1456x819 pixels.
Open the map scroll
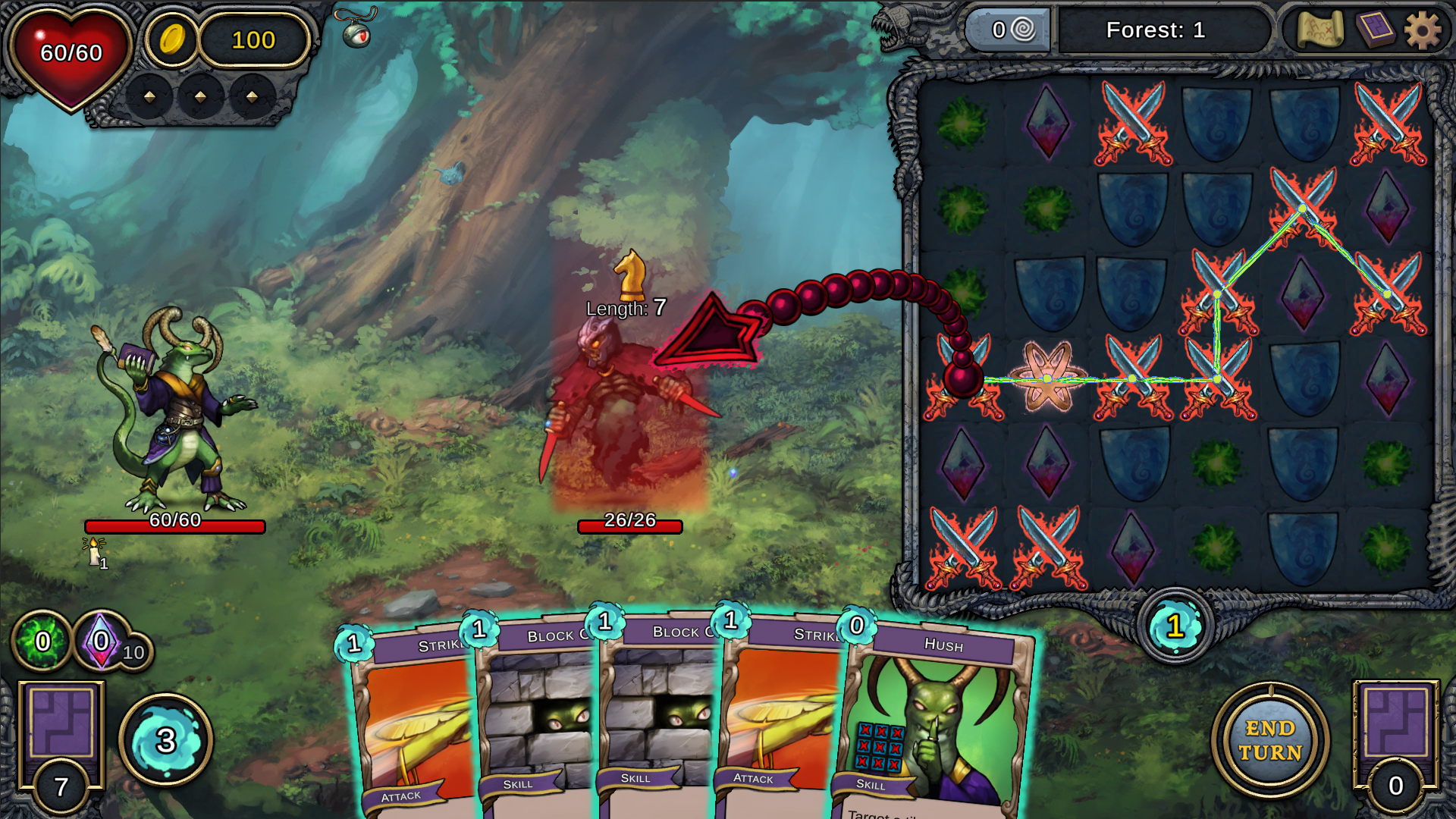[x=1319, y=31]
